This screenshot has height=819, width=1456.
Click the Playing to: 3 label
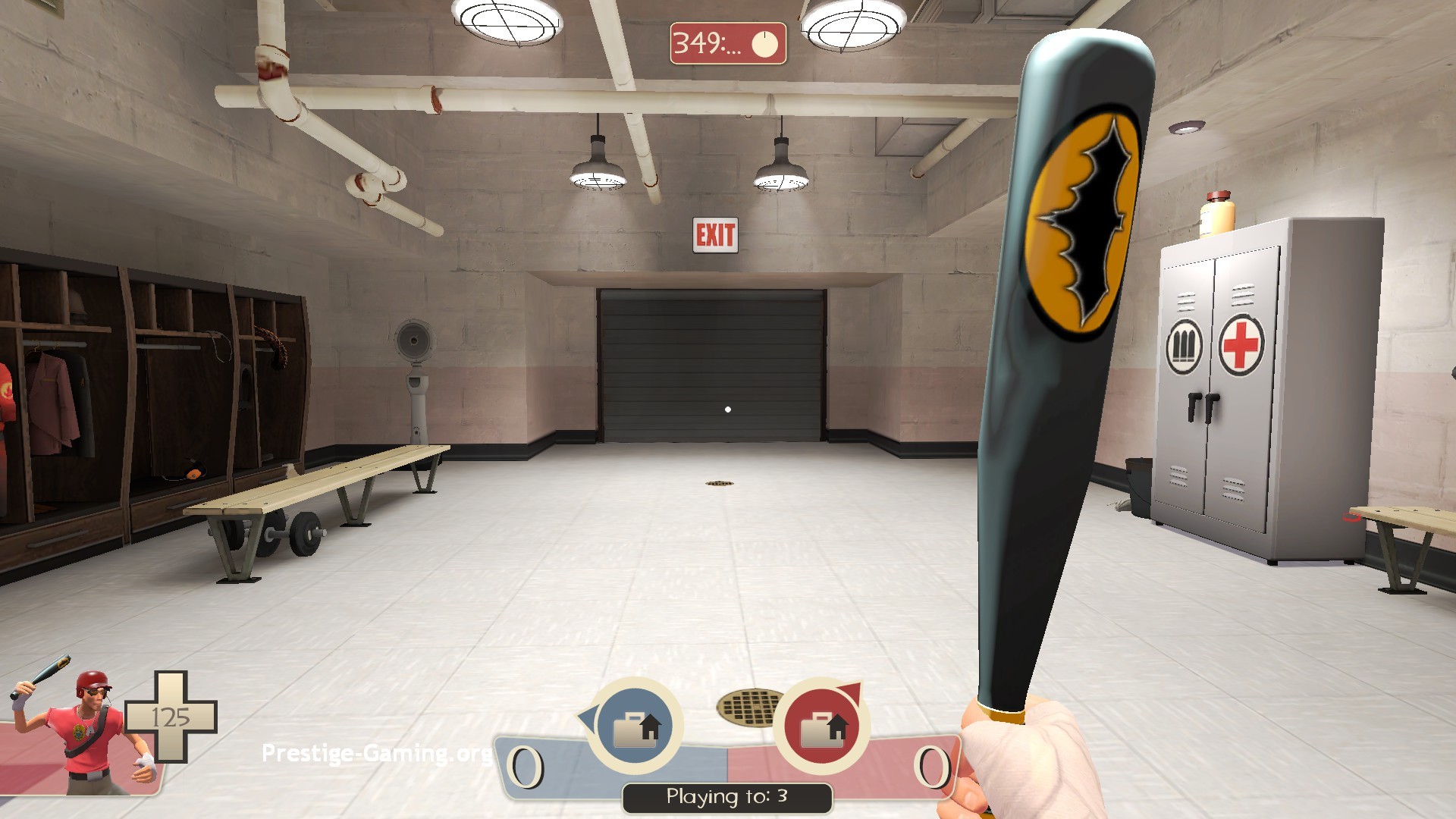727,796
